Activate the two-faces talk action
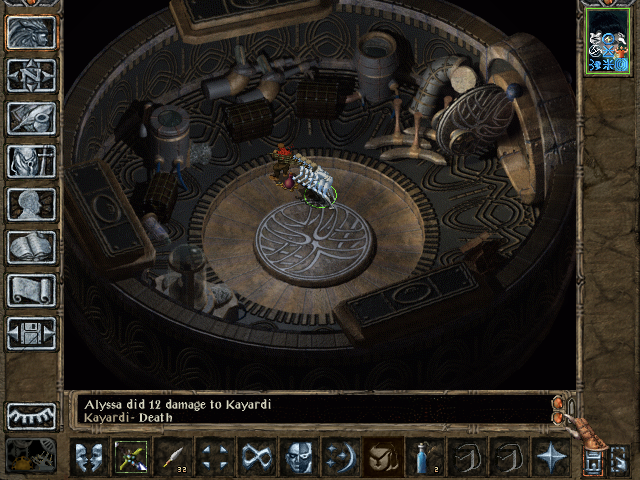The width and height of the screenshot is (640, 480). (89, 458)
